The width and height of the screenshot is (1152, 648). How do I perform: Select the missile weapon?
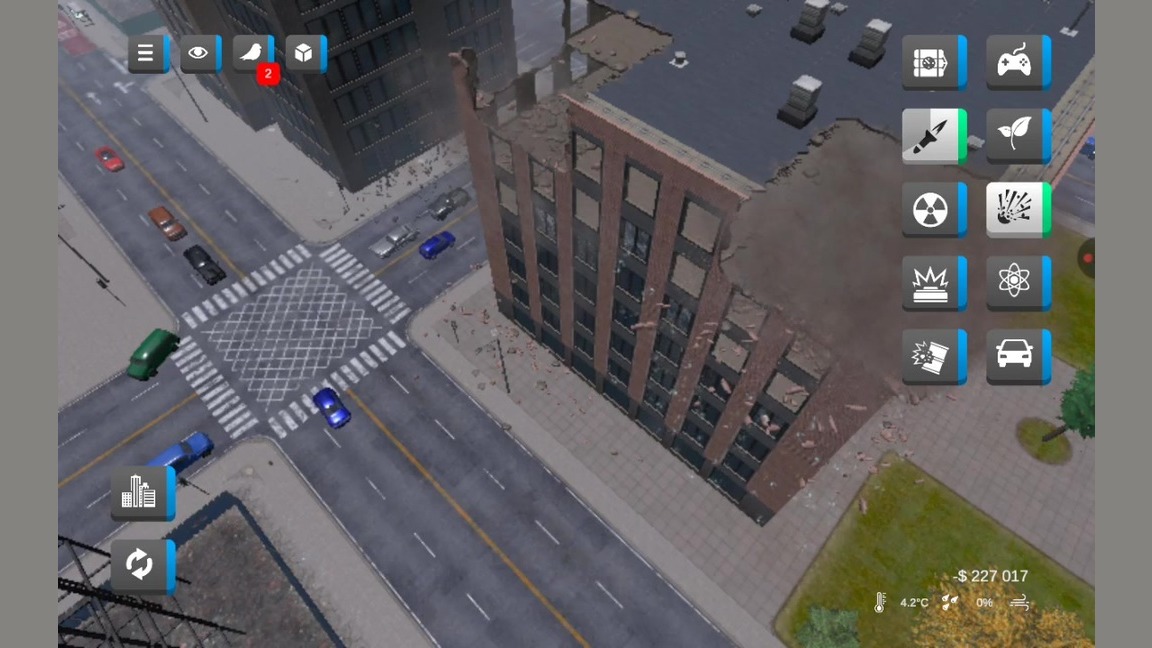[x=931, y=136]
